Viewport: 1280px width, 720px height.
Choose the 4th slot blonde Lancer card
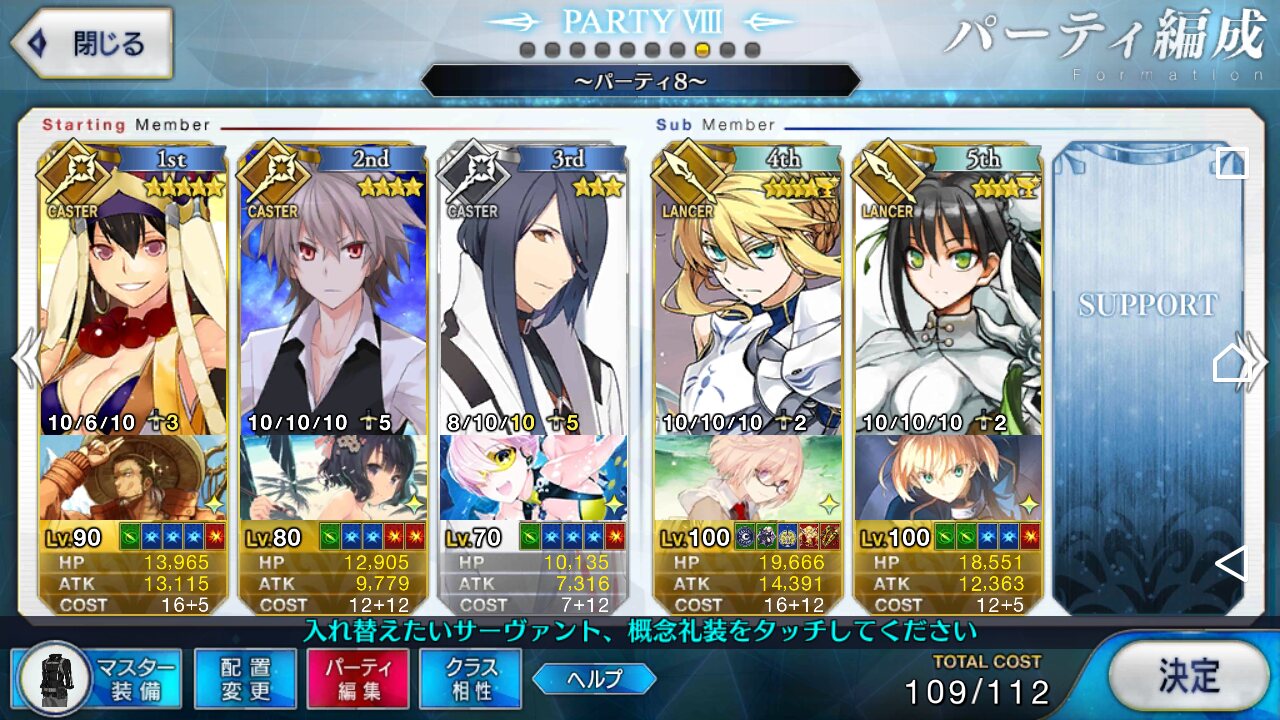747,300
